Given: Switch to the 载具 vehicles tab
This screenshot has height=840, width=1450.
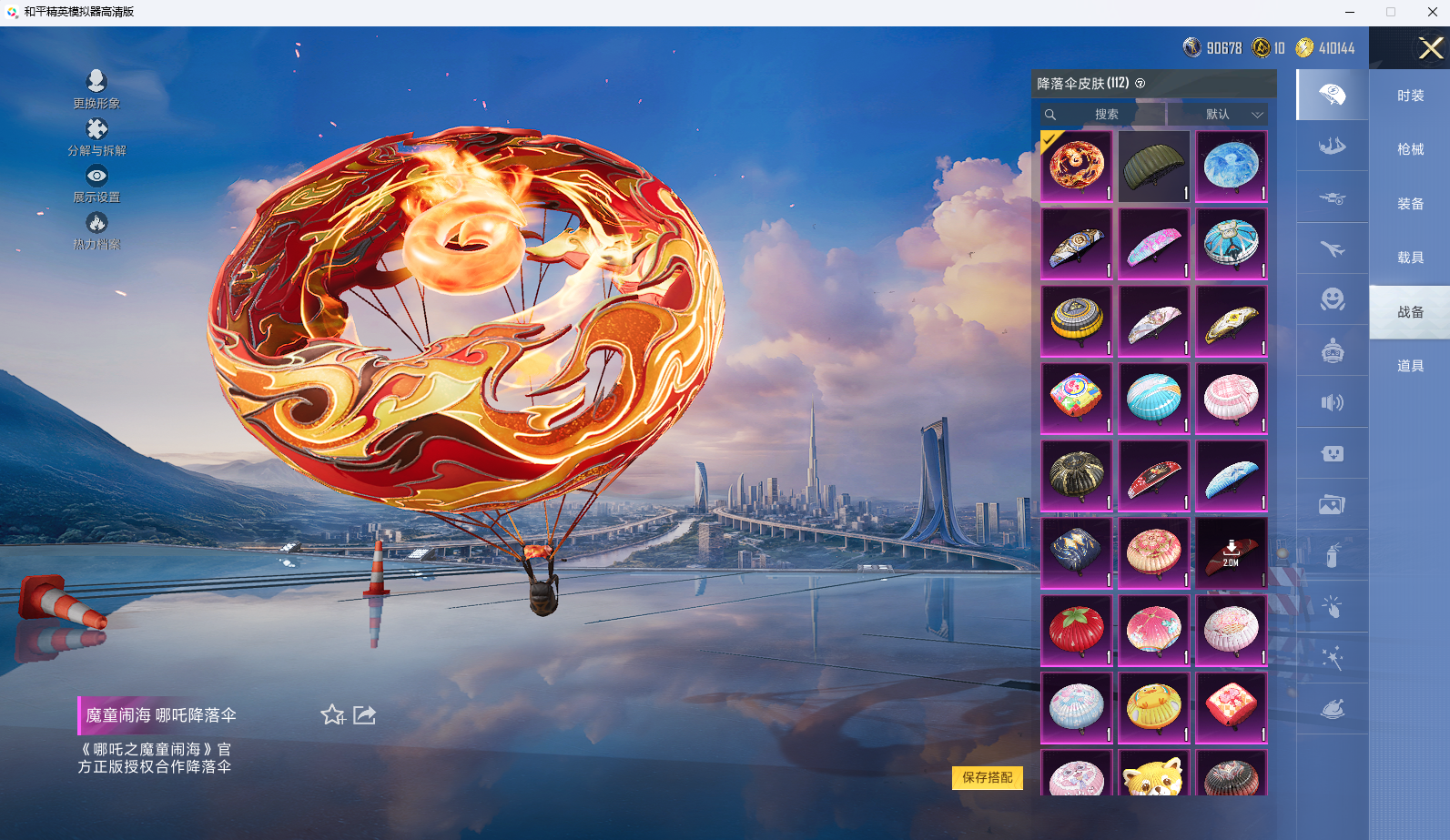Looking at the screenshot, I should [x=1410, y=258].
